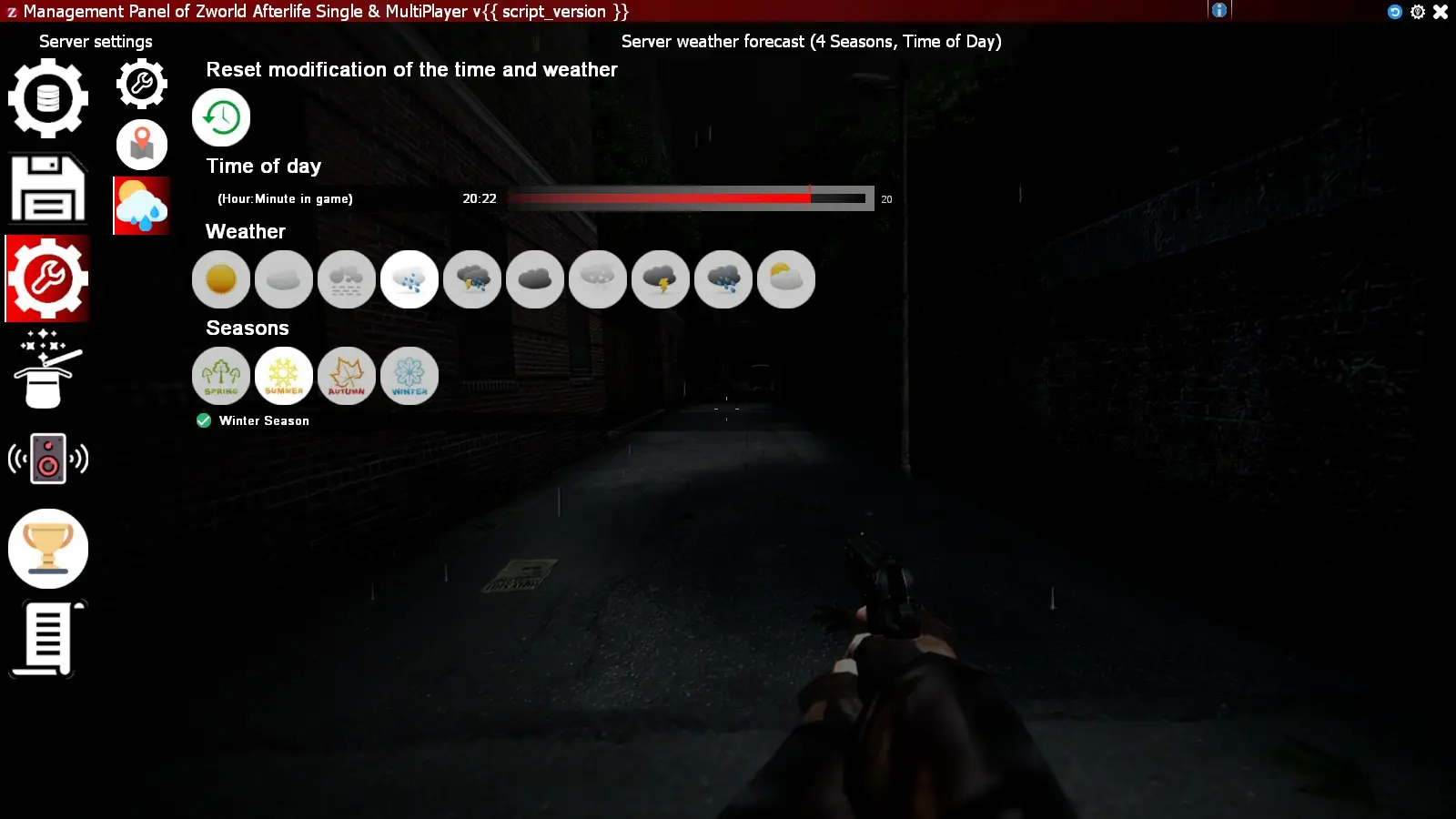Click the Winter Season checkmark indicator
This screenshot has width=1456, height=819.
(203, 420)
